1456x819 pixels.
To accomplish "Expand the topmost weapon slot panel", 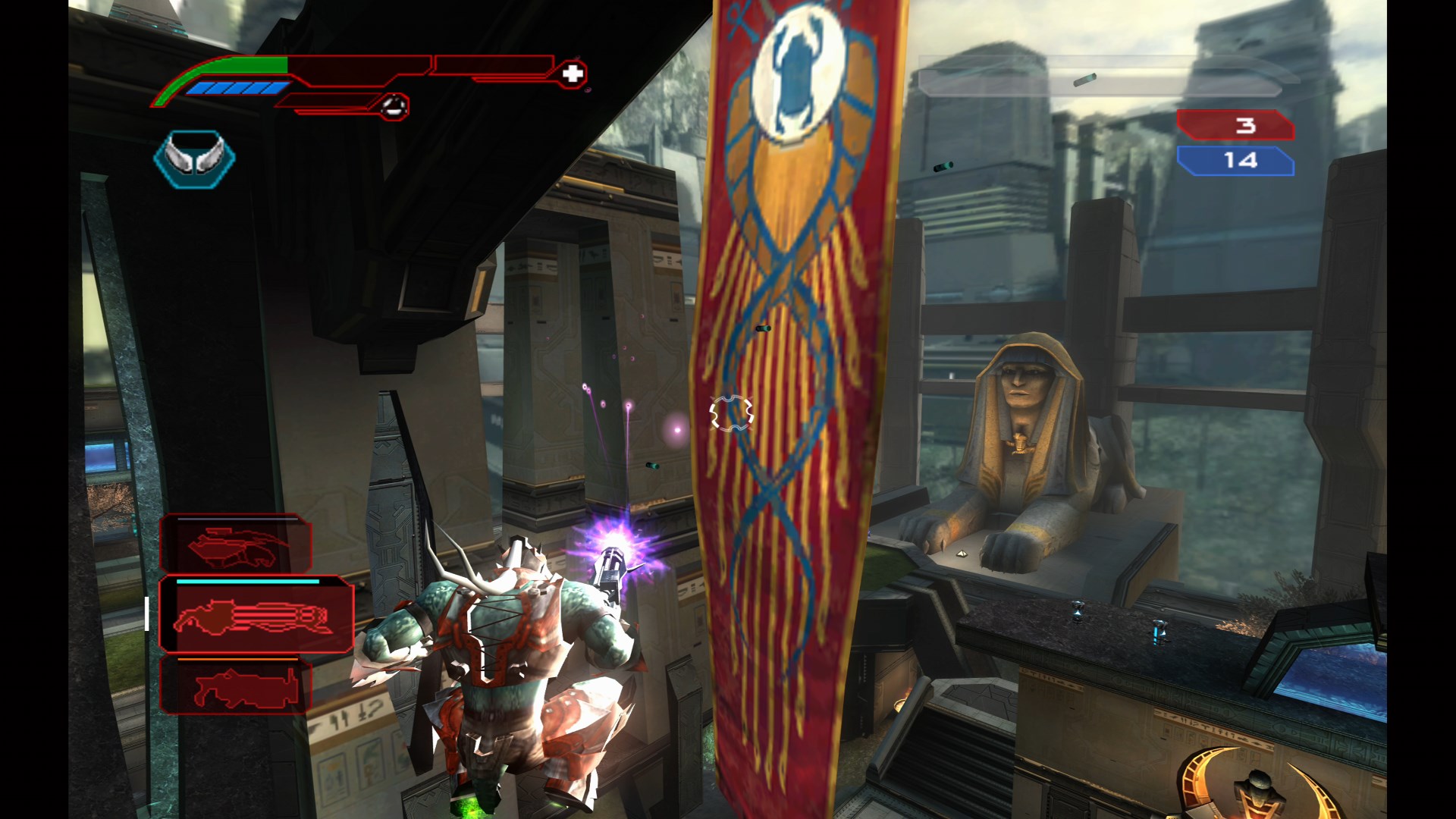I will click(236, 544).
